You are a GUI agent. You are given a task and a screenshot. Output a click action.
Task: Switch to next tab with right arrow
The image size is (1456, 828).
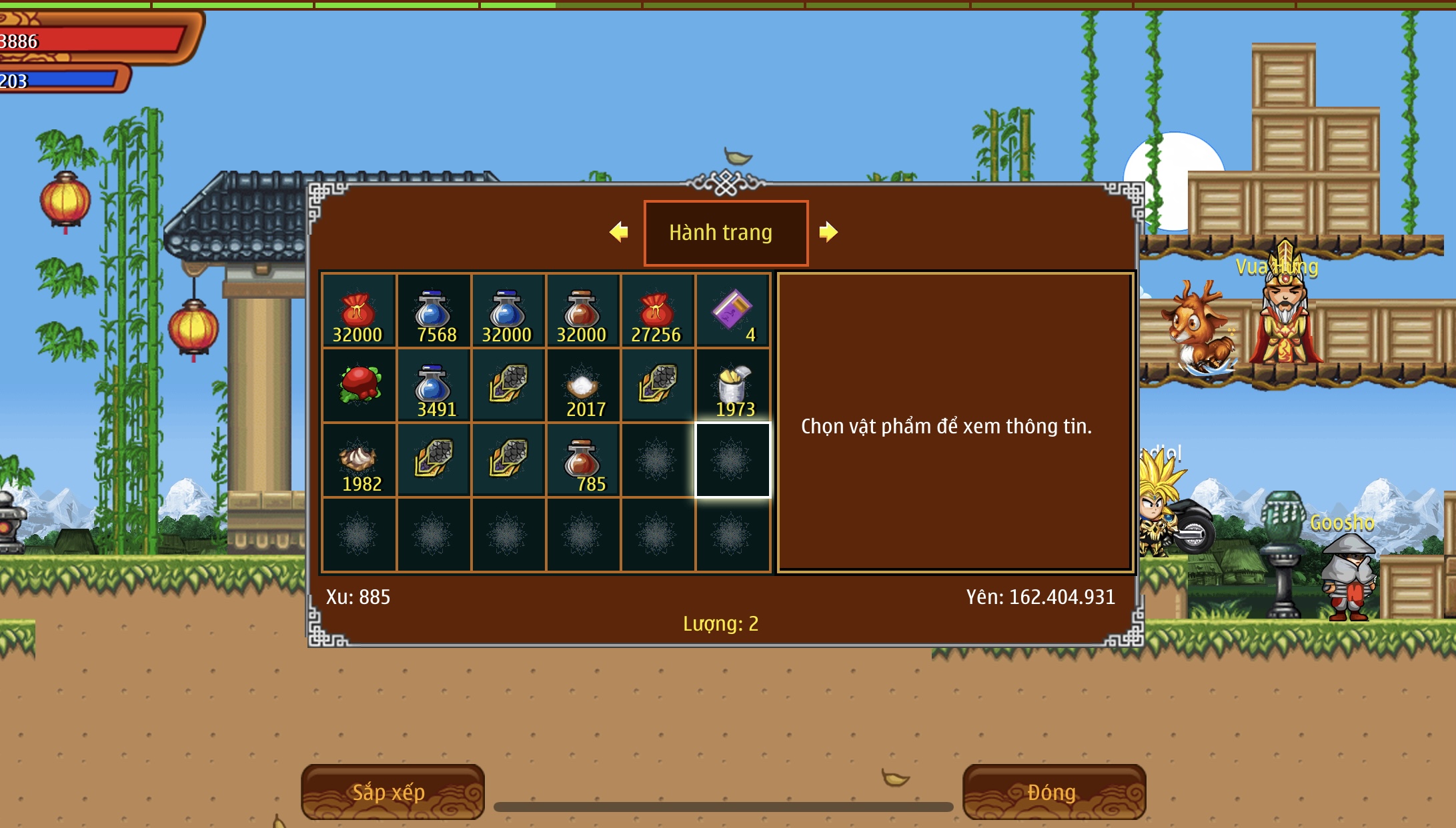click(x=828, y=232)
